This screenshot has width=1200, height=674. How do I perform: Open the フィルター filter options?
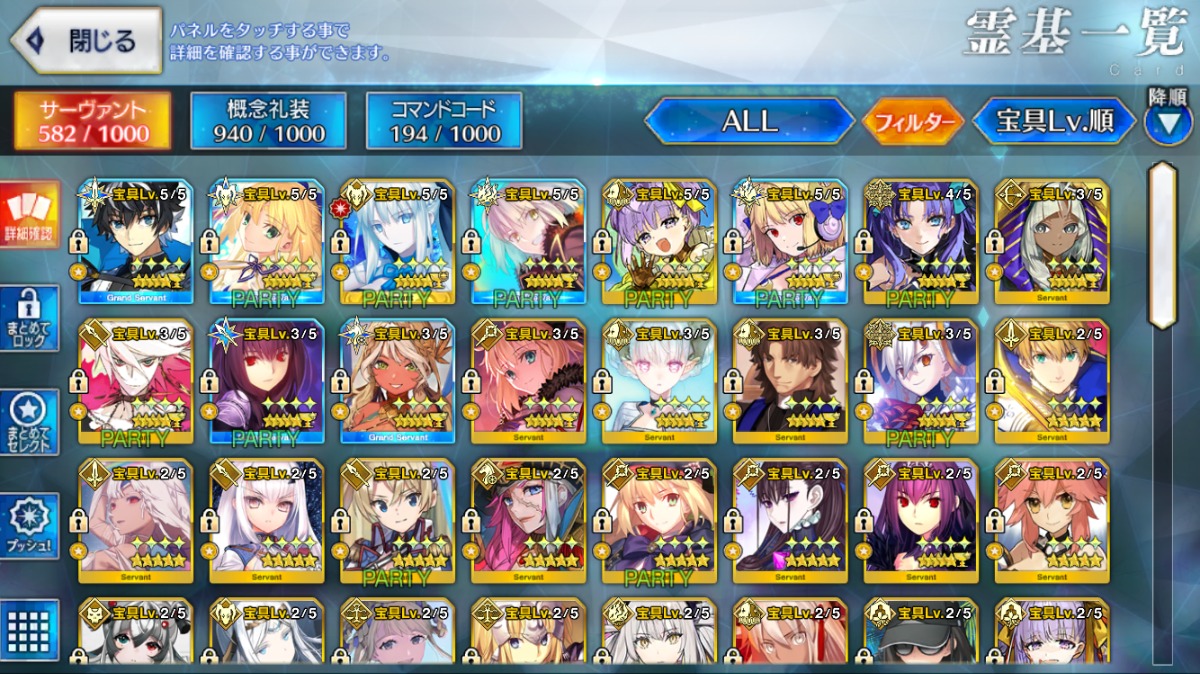(913, 123)
